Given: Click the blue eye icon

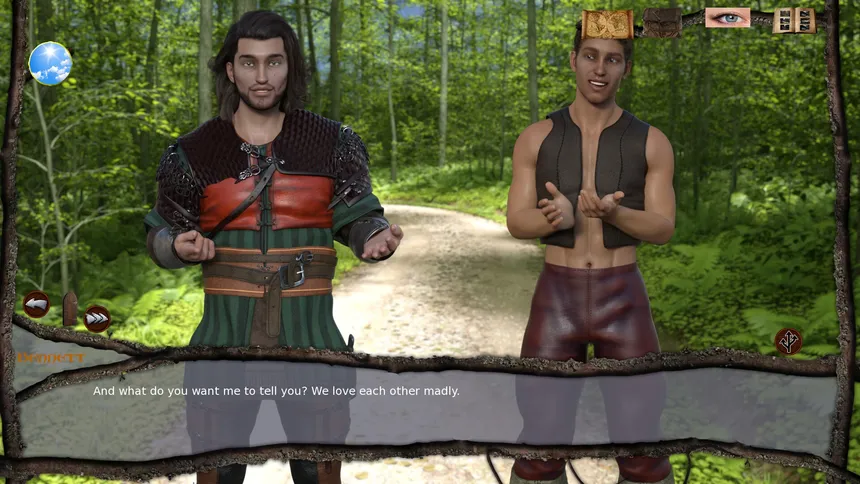Looking at the screenshot, I should [x=727, y=18].
